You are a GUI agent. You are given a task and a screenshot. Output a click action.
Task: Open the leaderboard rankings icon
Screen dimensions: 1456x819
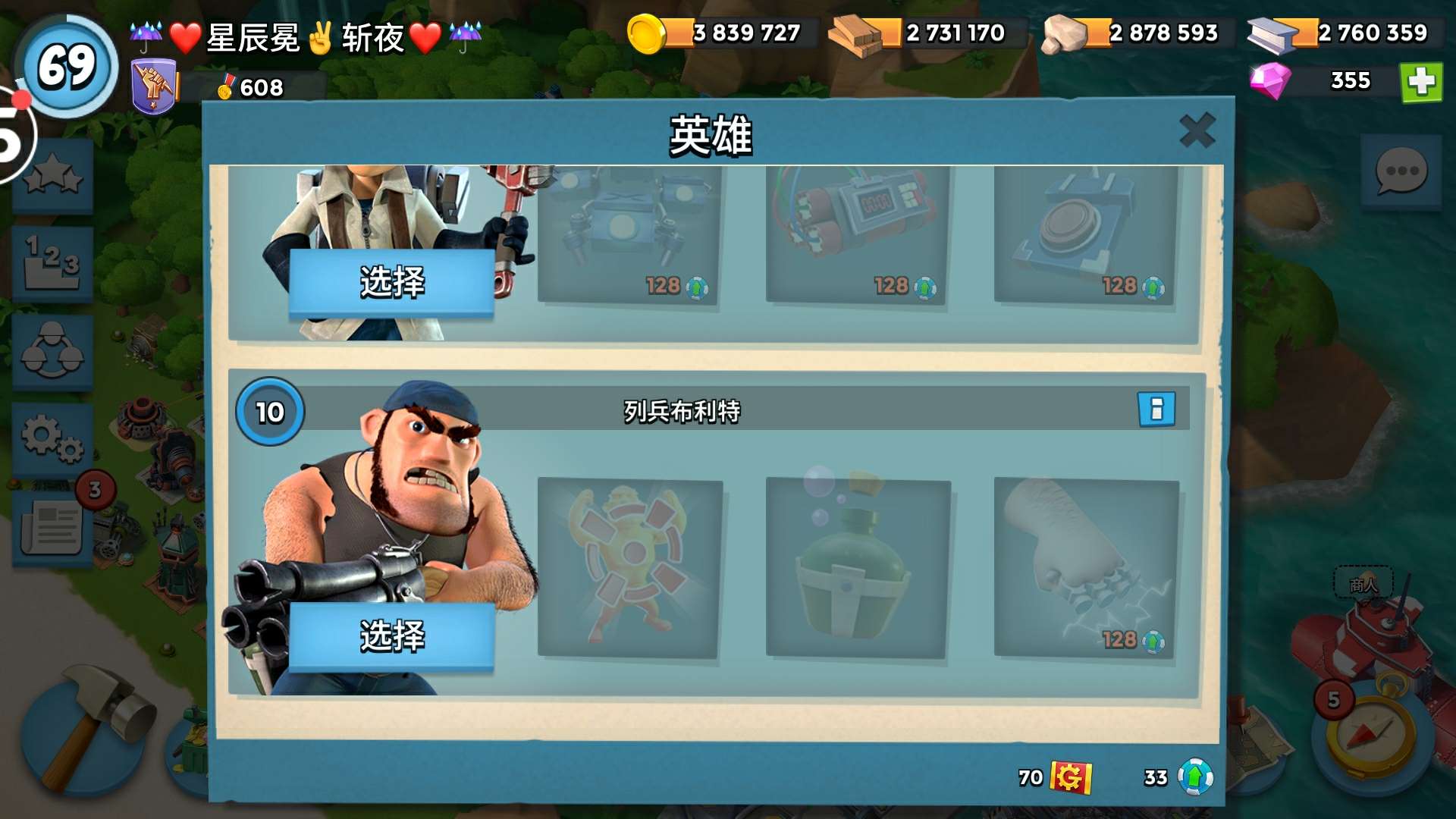pyautogui.click(x=52, y=262)
